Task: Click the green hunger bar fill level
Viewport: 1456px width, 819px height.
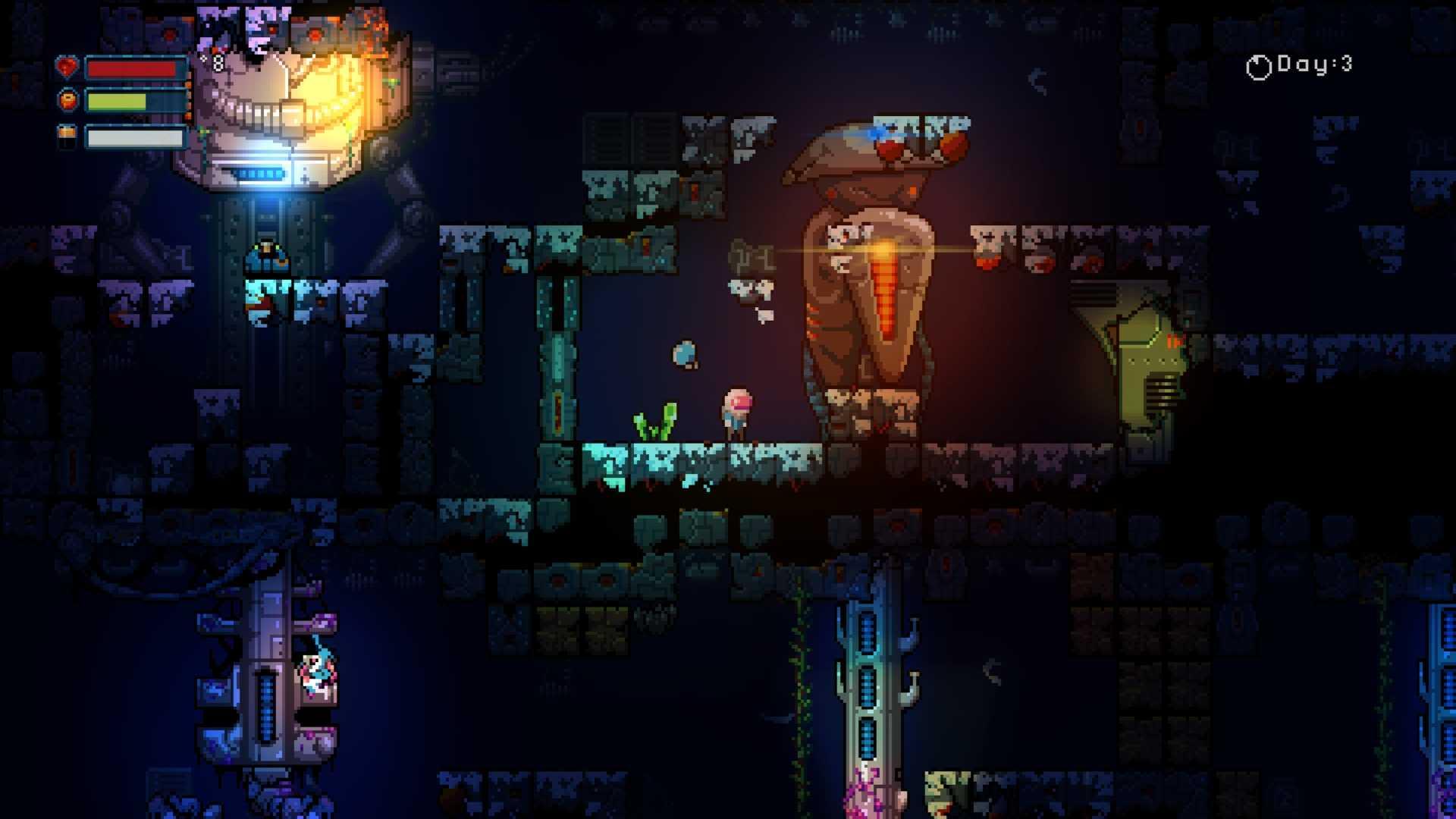Action: 118,100
